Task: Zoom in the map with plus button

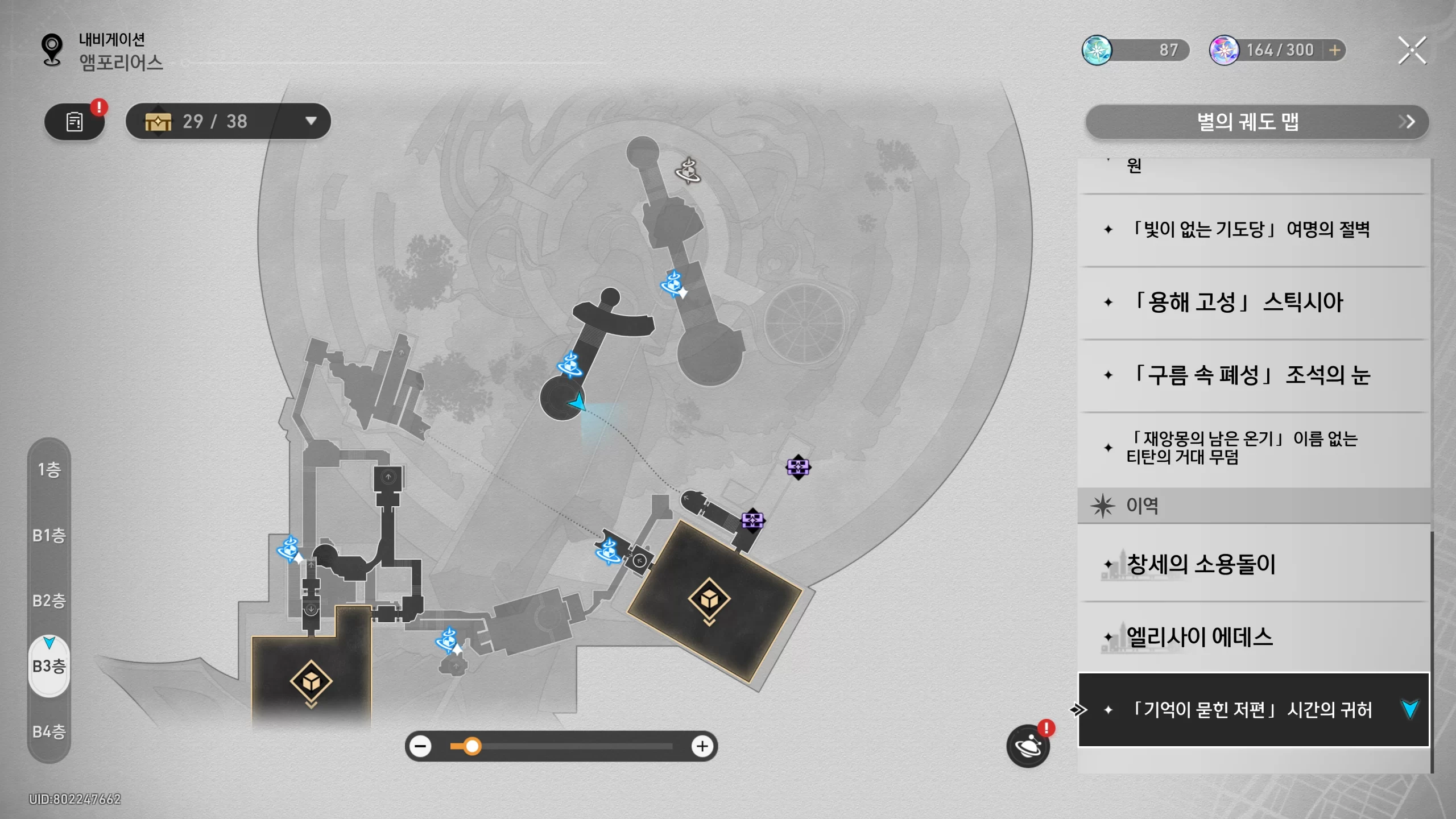Action: coord(702,746)
